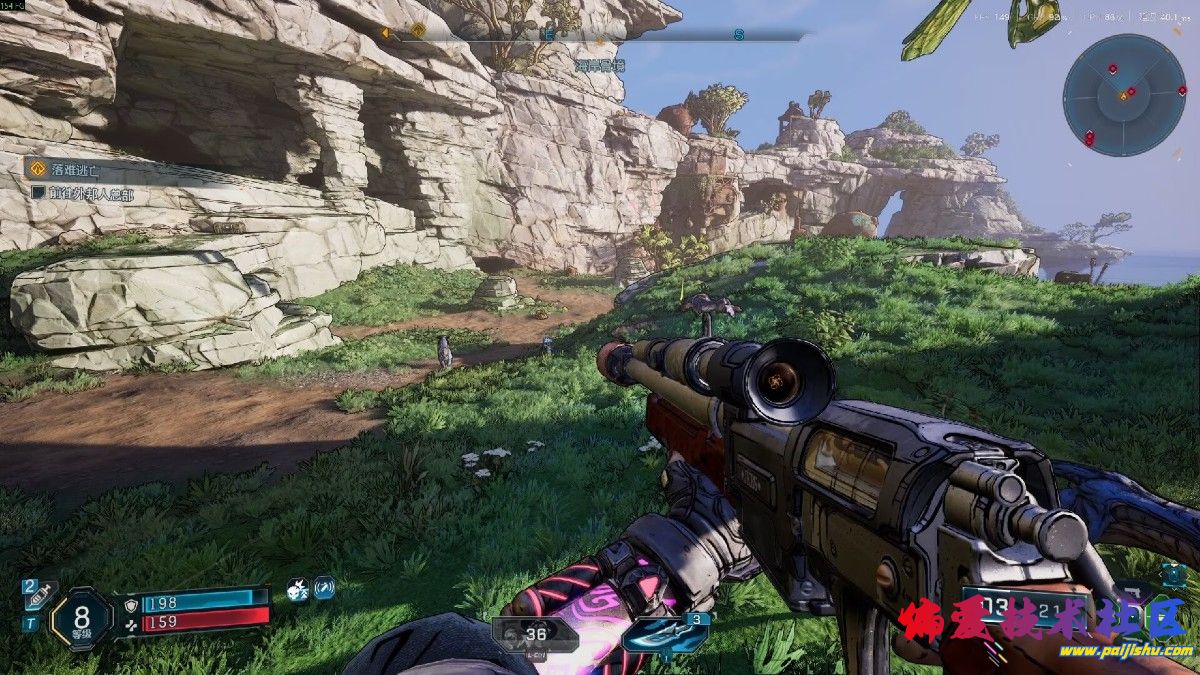Activate the blue signal ability icon

[x=324, y=588]
